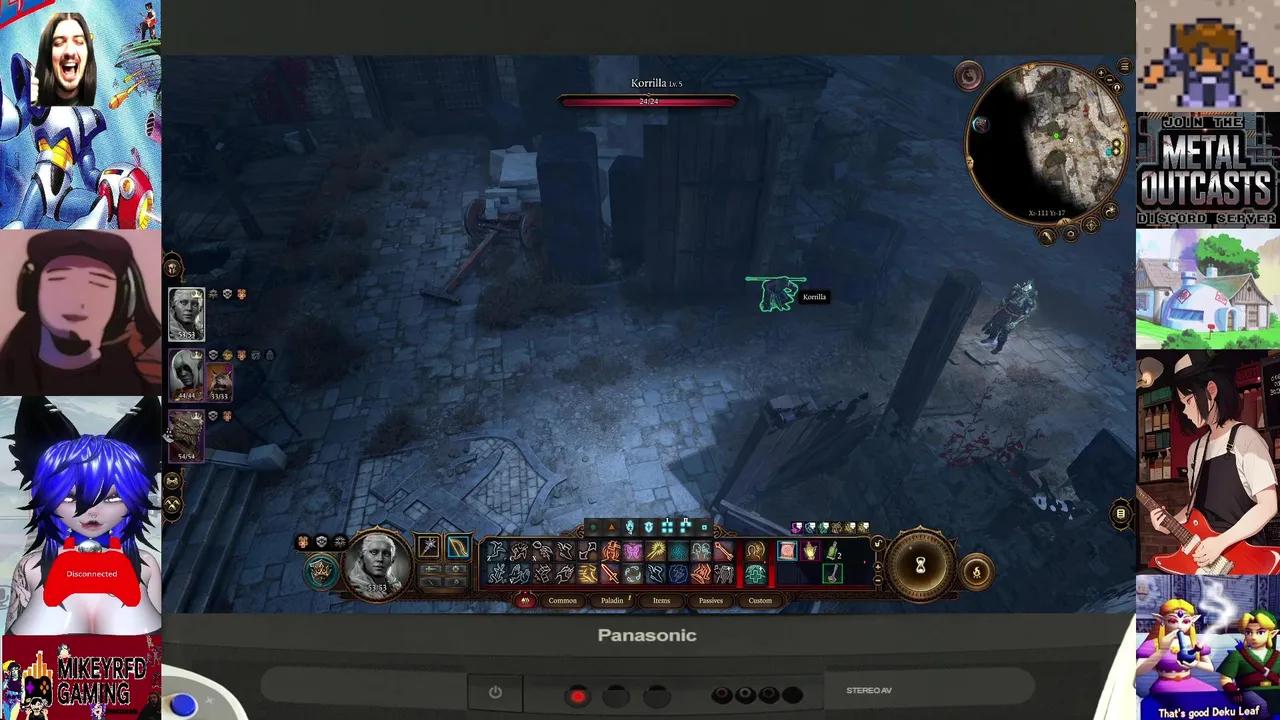Click Korrilla's red health bar at the top
1280x720 pixels.
[x=648, y=100]
